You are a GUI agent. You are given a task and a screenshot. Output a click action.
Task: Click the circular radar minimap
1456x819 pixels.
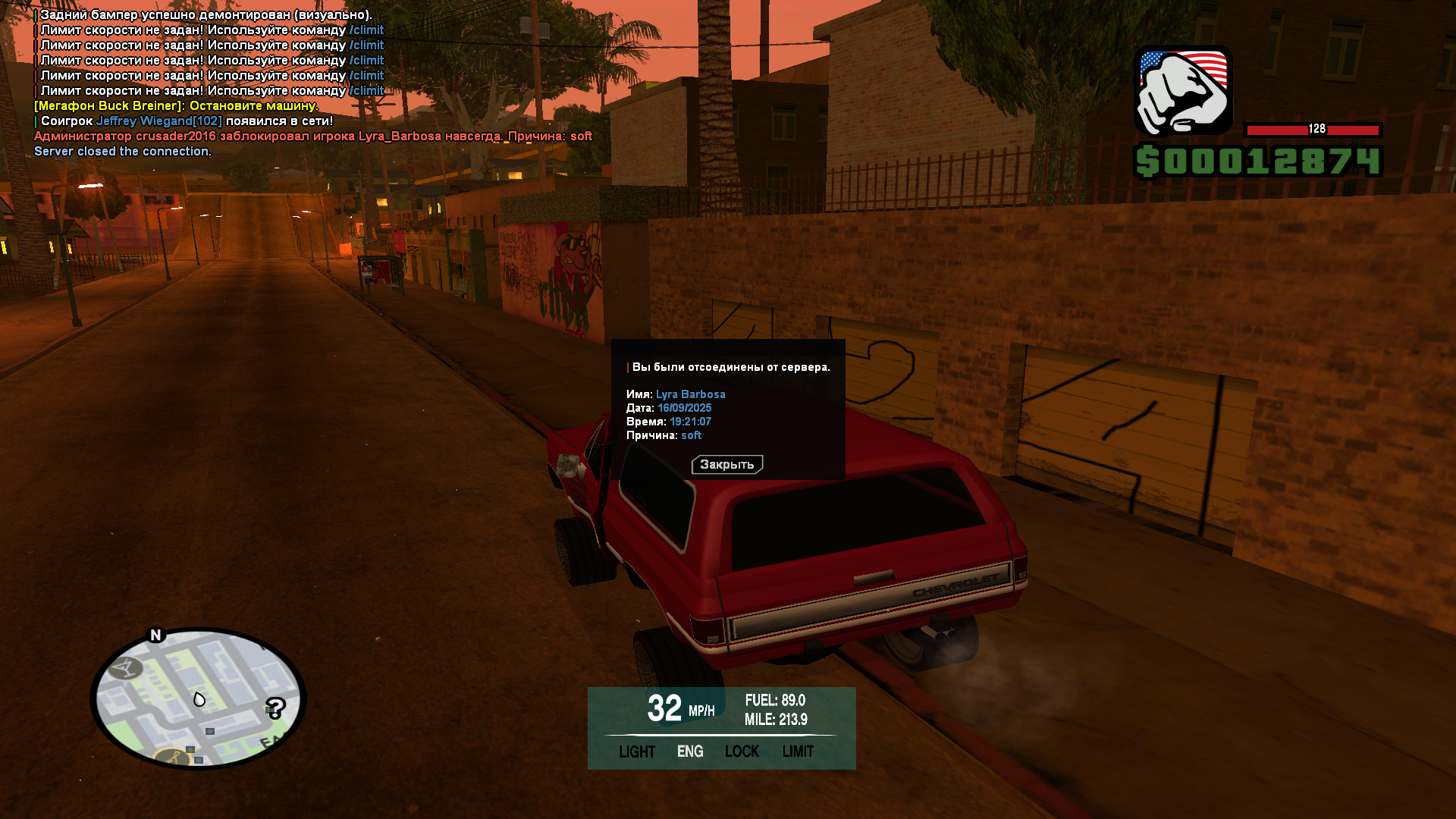tap(199, 698)
